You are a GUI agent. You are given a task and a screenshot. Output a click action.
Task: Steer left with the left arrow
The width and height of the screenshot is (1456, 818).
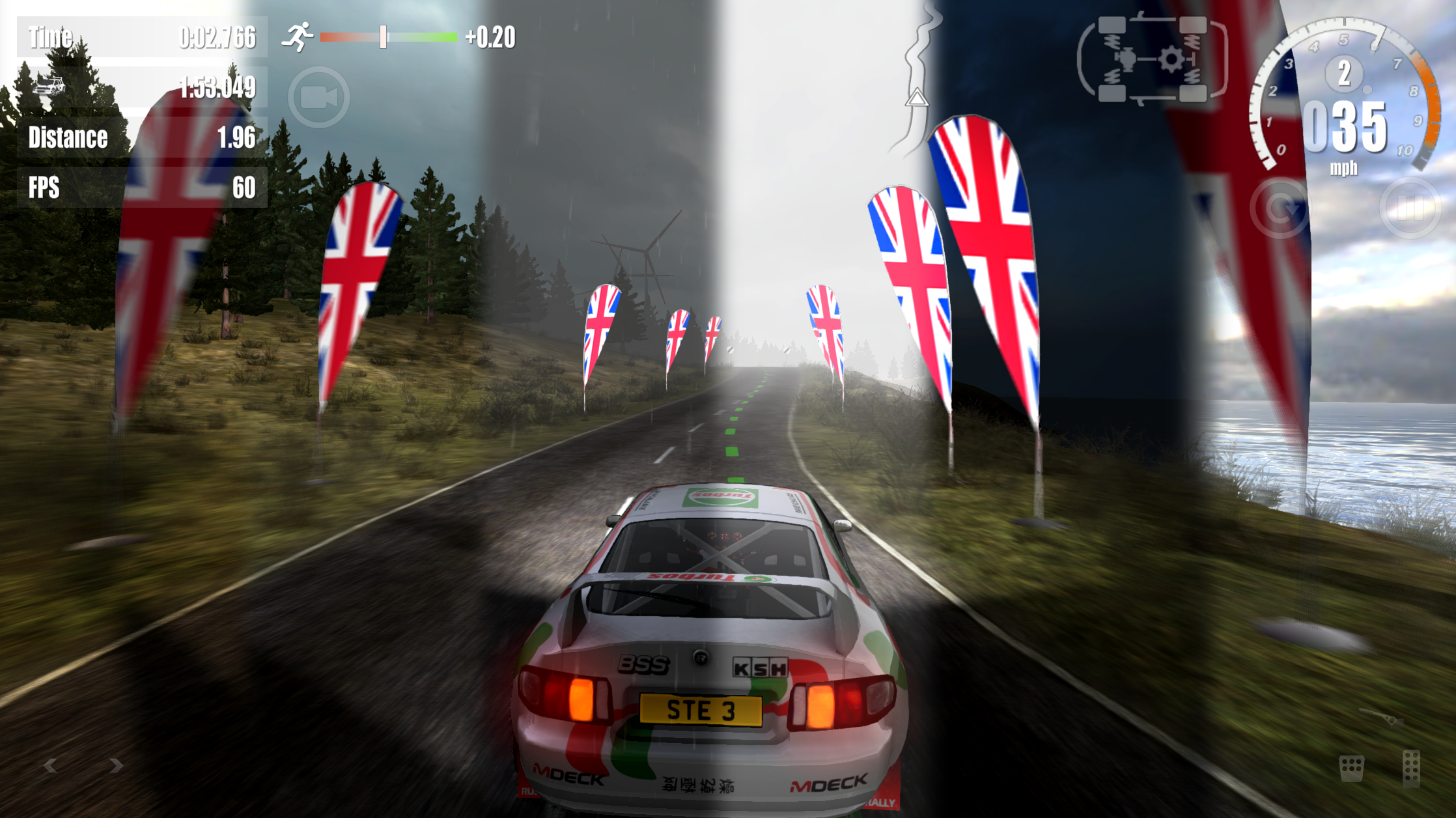pos(50,766)
